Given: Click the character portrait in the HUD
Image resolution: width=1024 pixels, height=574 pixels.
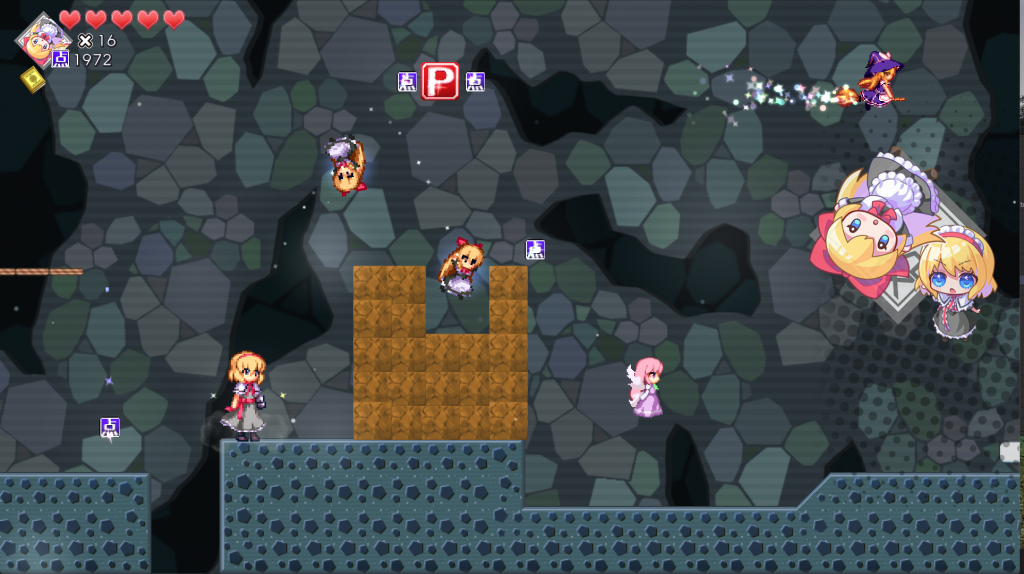Looking at the screenshot, I should (40, 38).
